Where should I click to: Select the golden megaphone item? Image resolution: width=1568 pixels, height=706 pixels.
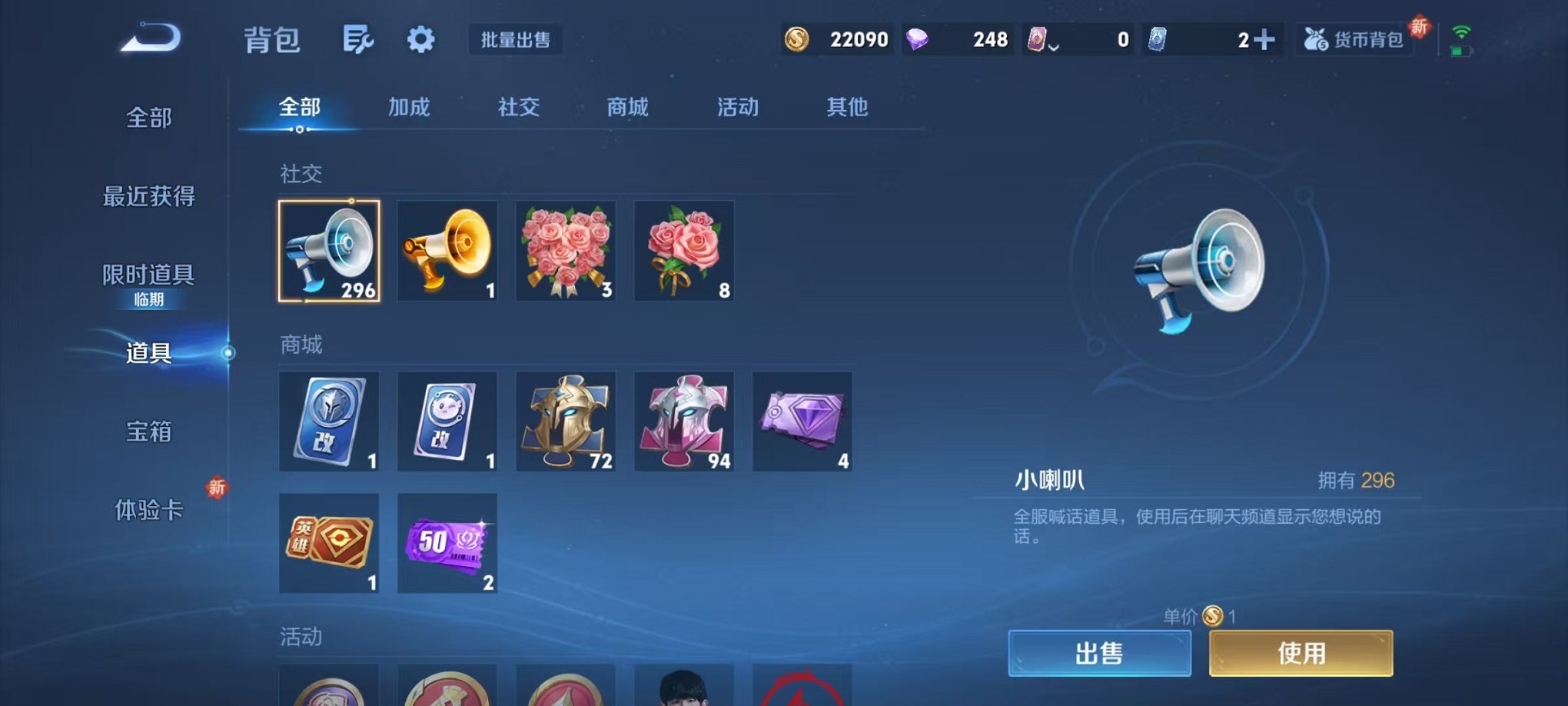pos(447,251)
